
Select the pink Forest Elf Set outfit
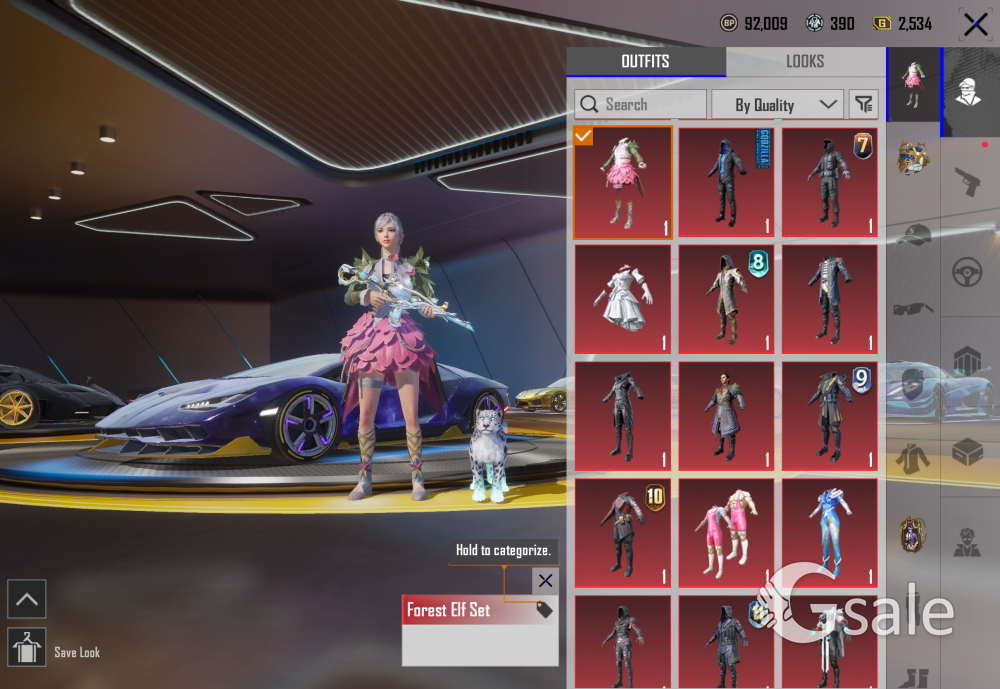(623, 183)
